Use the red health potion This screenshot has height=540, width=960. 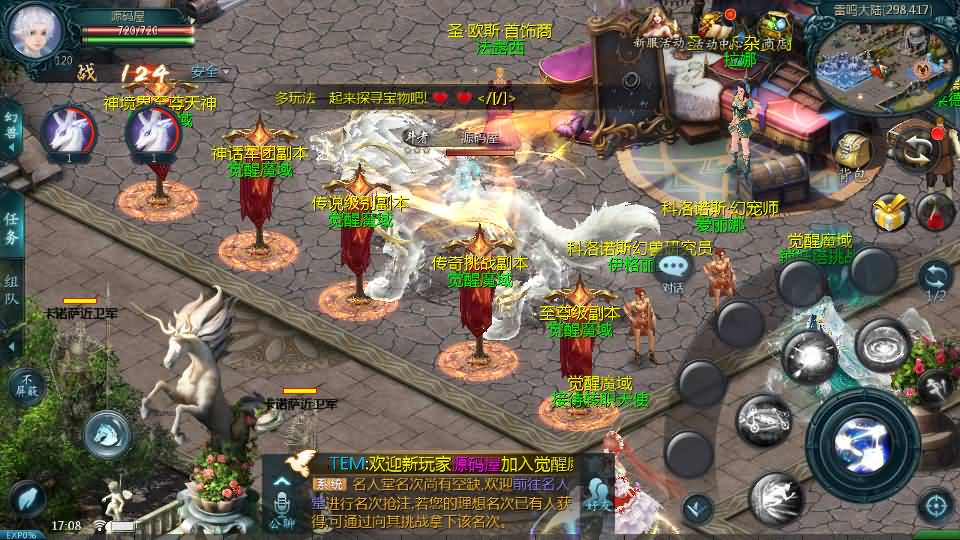pos(936,211)
